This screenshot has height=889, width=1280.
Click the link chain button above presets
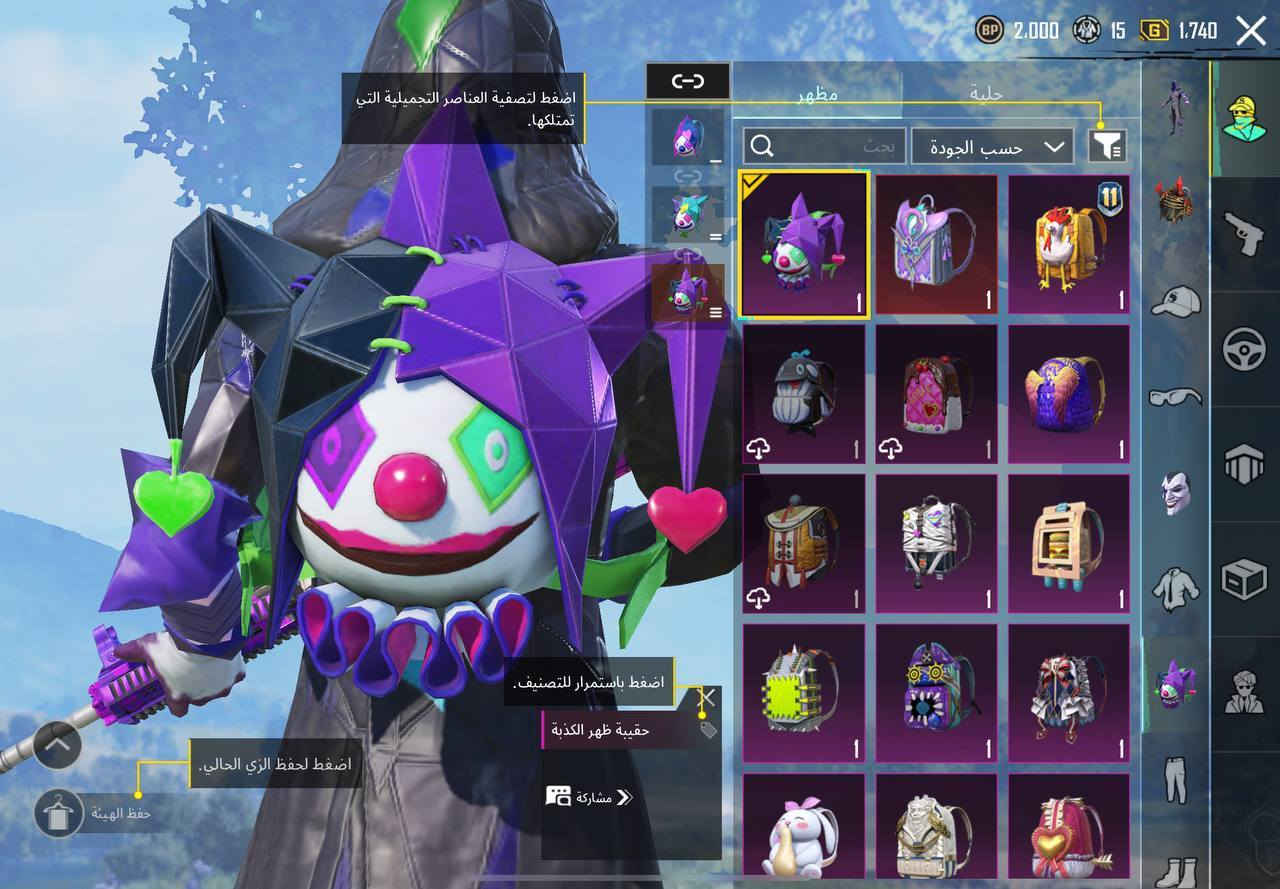coord(687,80)
